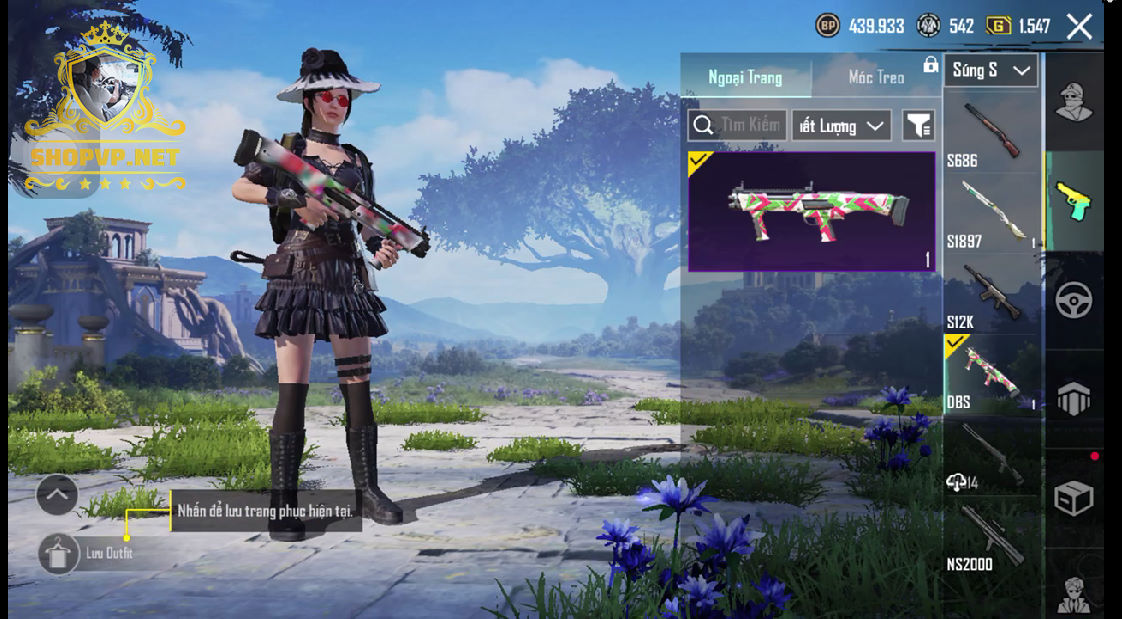Open the filter funnel button

[x=918, y=125]
